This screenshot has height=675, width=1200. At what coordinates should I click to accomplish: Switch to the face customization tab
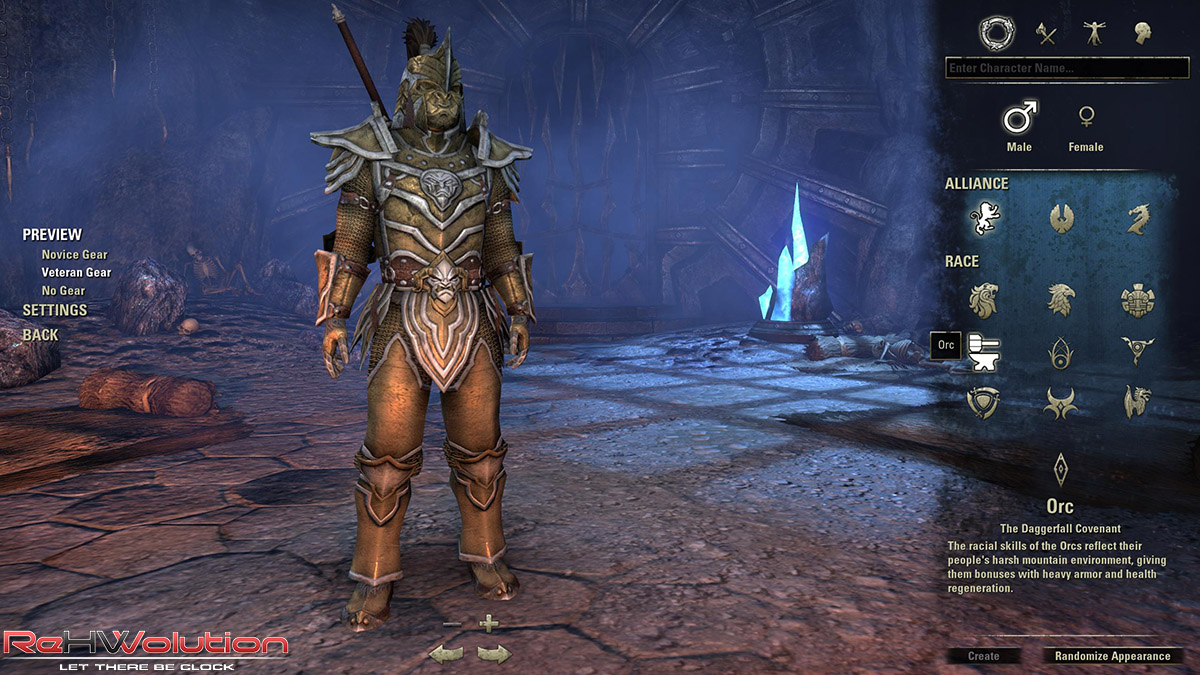pyautogui.click(x=1142, y=34)
